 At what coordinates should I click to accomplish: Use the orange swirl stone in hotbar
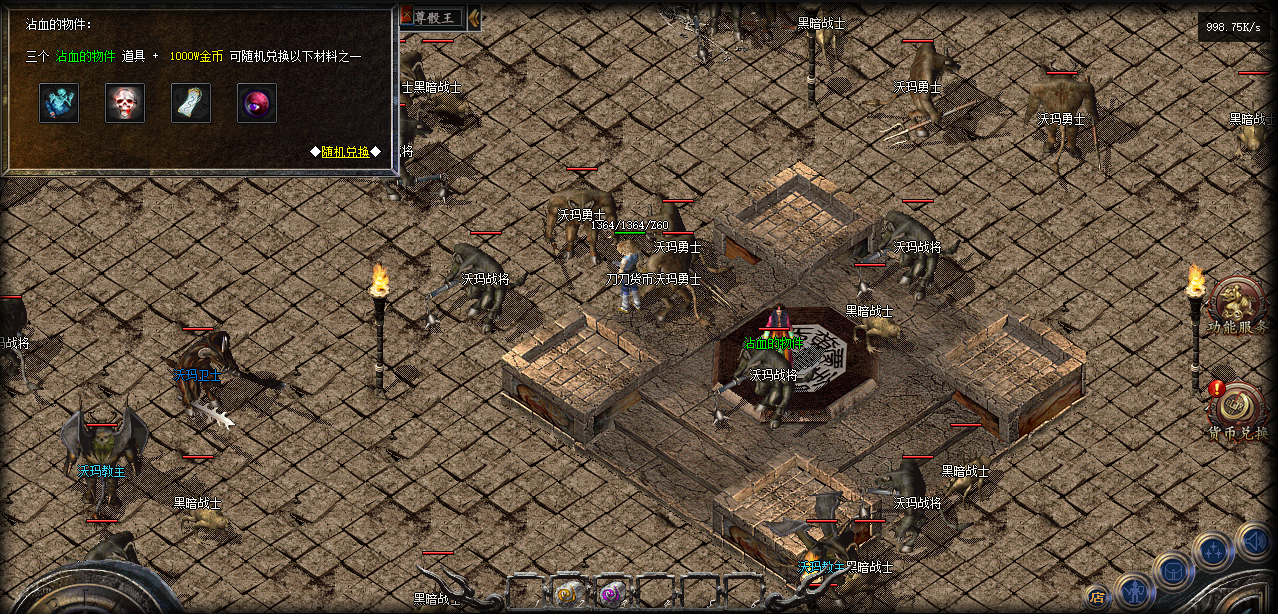[566, 594]
